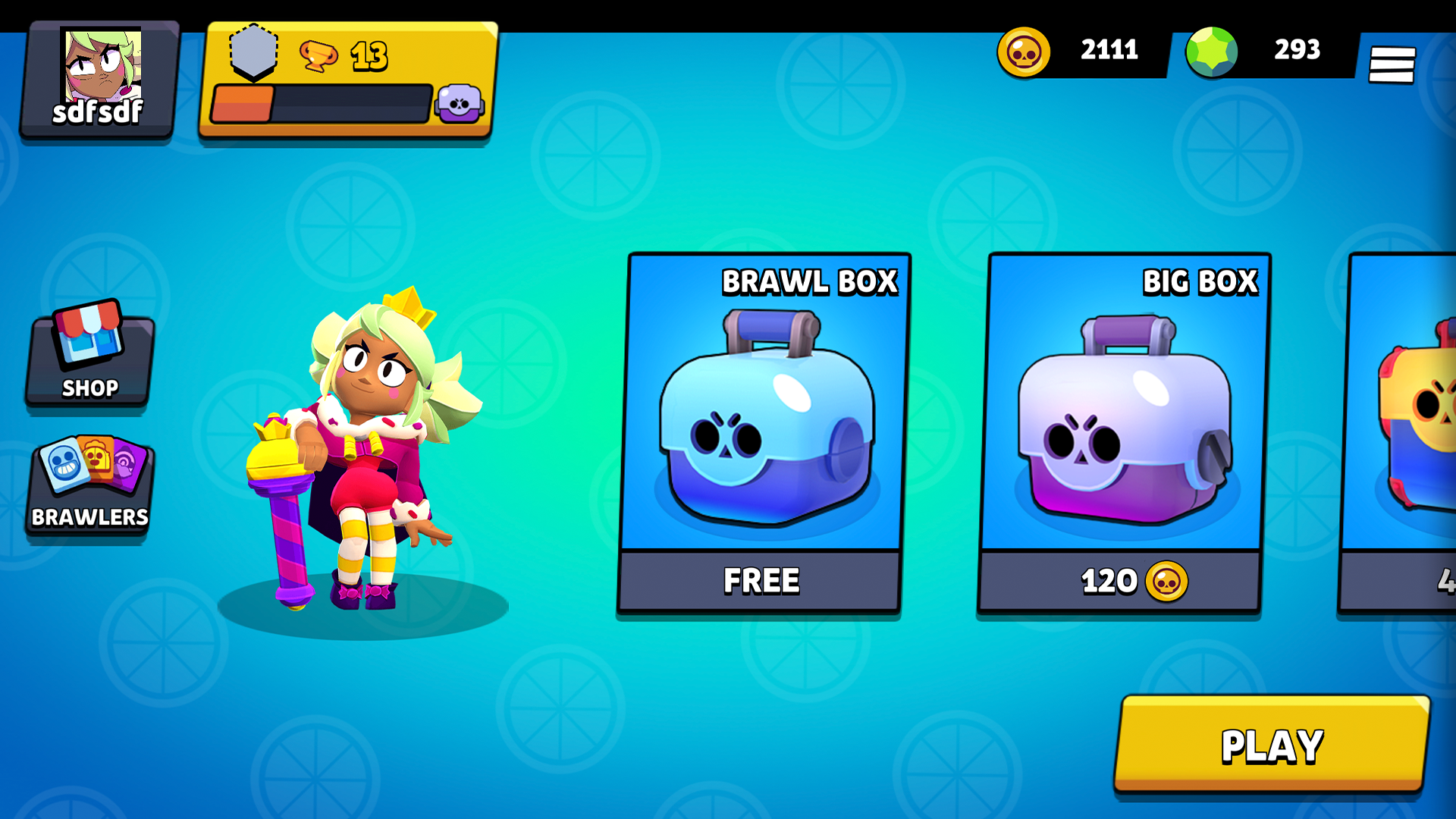Click the coin currency icon
Viewport: 1456px width, 819px height.
(x=1024, y=51)
